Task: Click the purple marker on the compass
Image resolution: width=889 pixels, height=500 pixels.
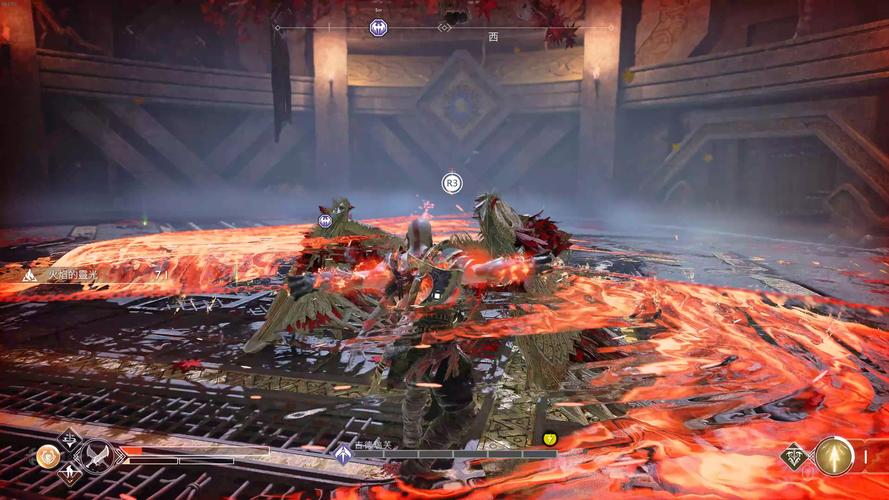Action: pos(378,27)
